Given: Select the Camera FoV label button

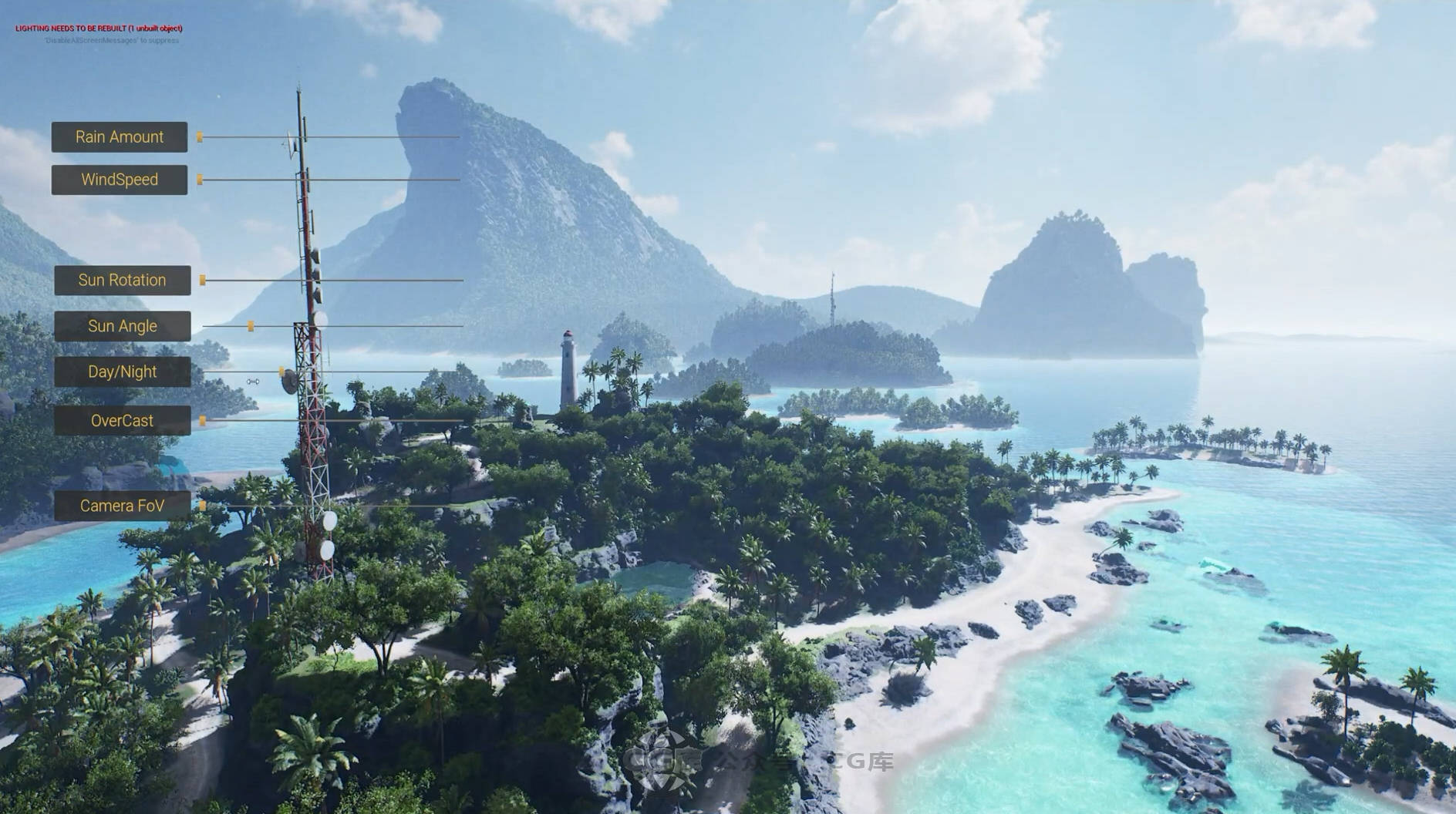Looking at the screenshot, I should click(x=122, y=506).
